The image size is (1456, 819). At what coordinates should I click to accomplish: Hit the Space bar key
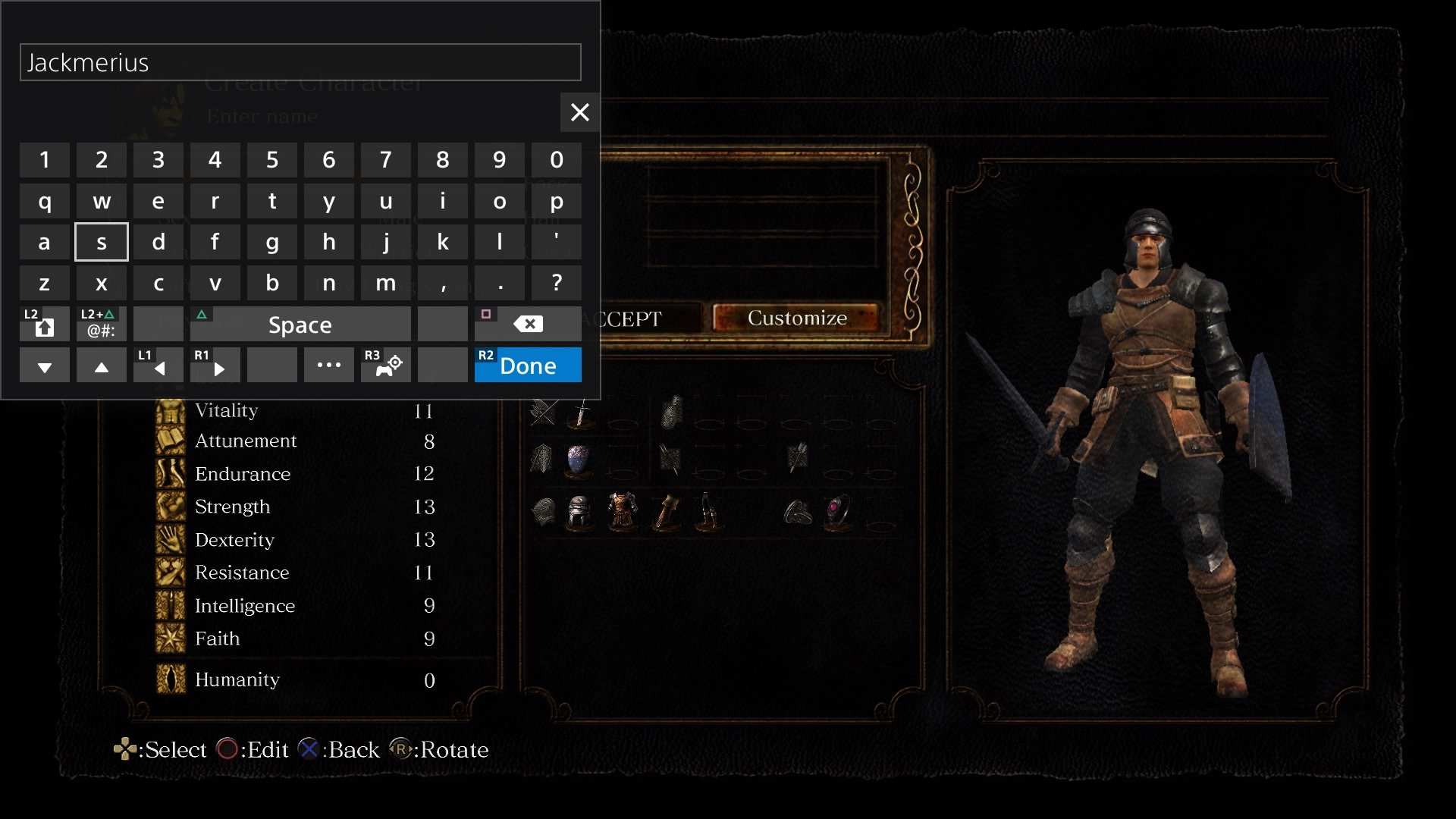coord(300,325)
